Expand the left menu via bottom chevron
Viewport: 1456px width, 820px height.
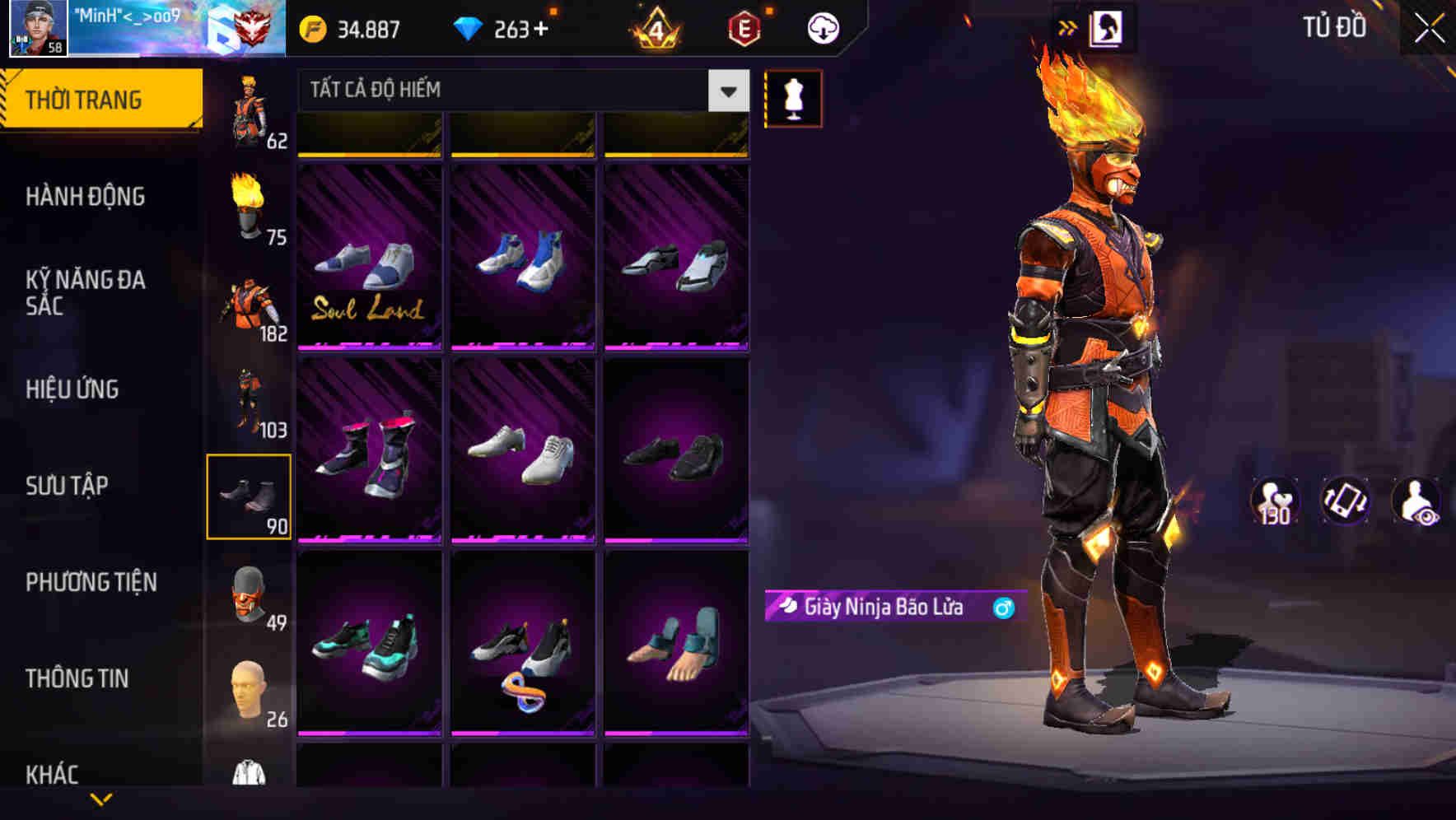point(100,800)
